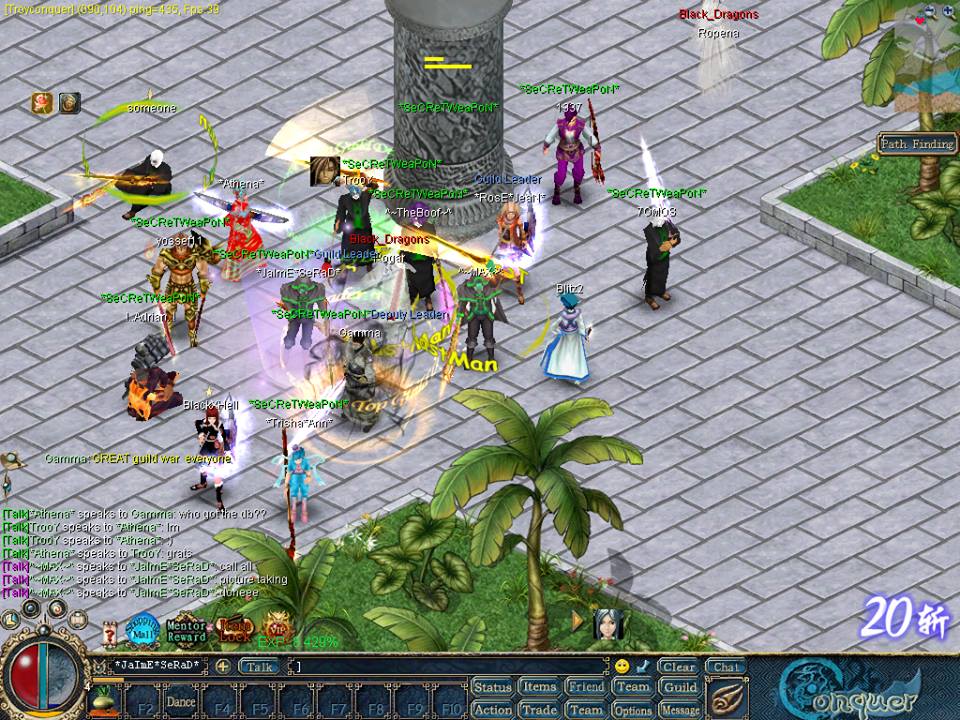Viewport: 960px width, 720px height.
Task: Open the smiley emoticon picker
Action: point(622,666)
